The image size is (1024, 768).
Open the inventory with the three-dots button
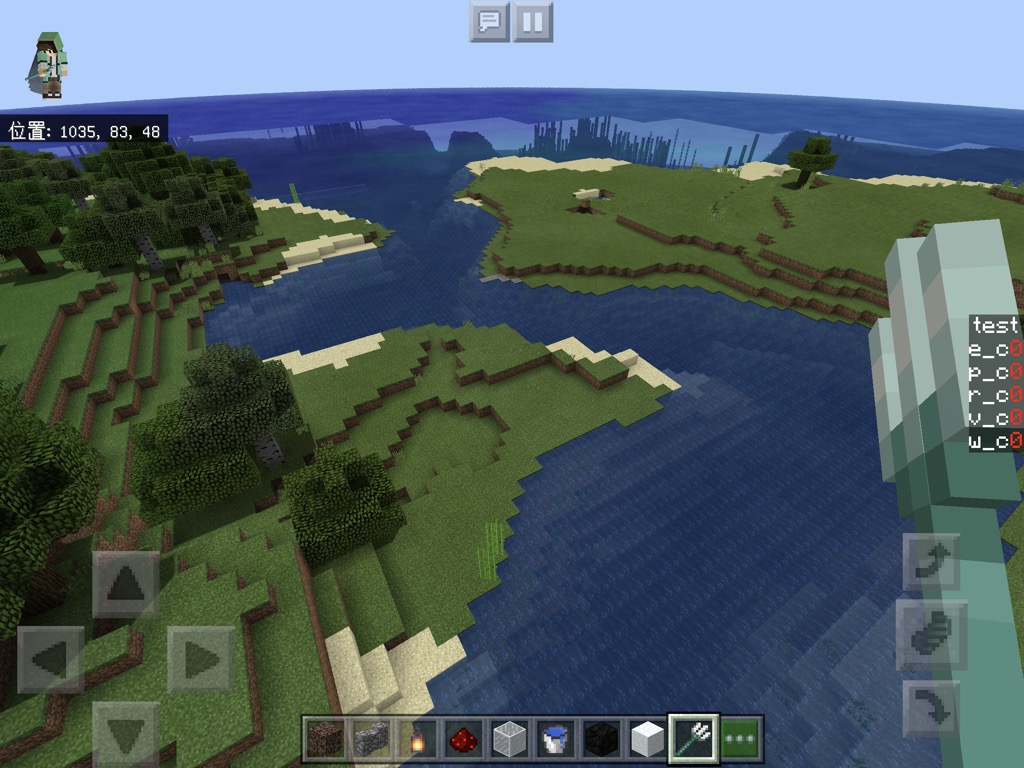pos(741,739)
